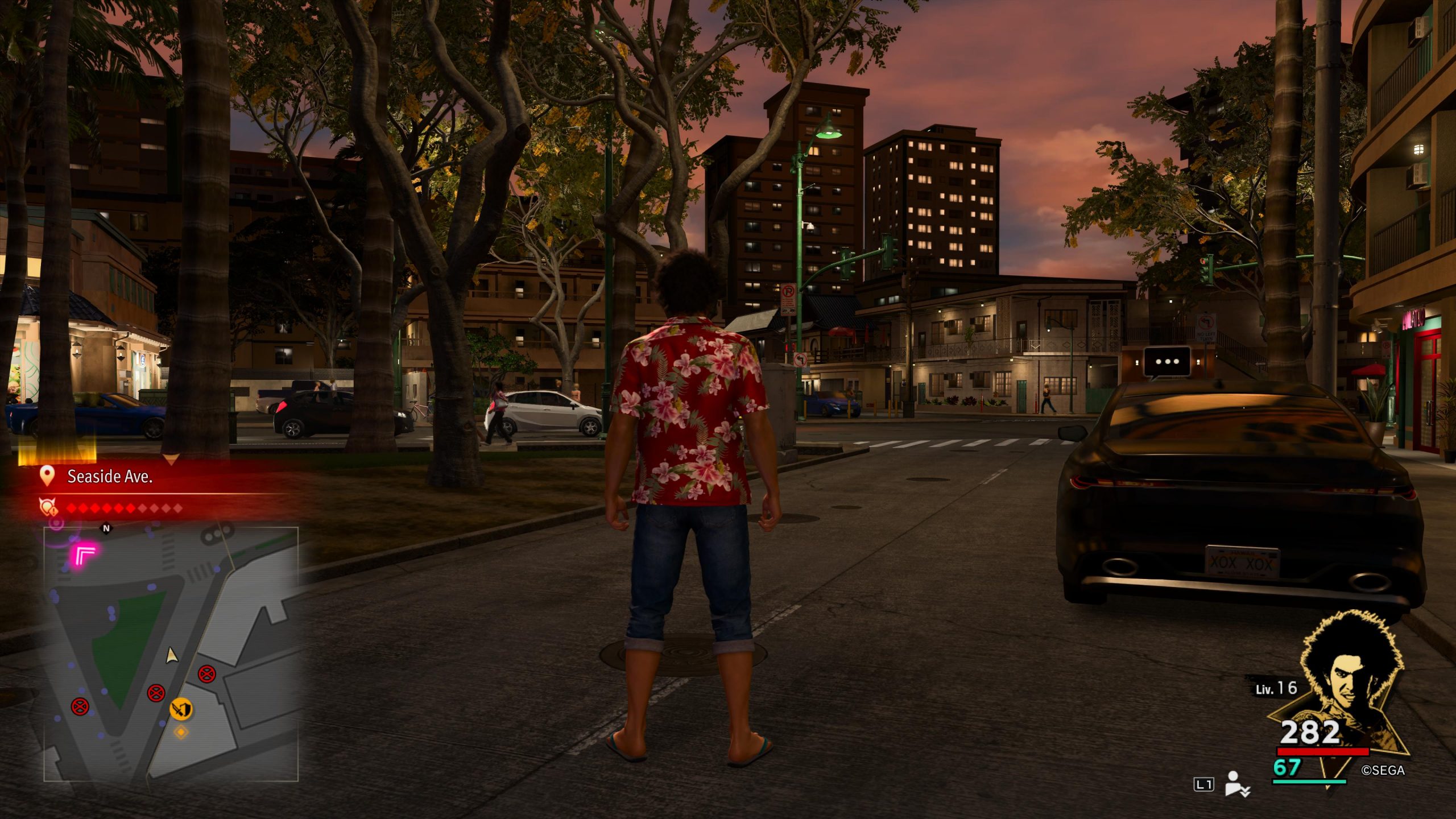Click the enemy alert face icon
Viewport: 1456px width, 819px height.
tap(47, 507)
